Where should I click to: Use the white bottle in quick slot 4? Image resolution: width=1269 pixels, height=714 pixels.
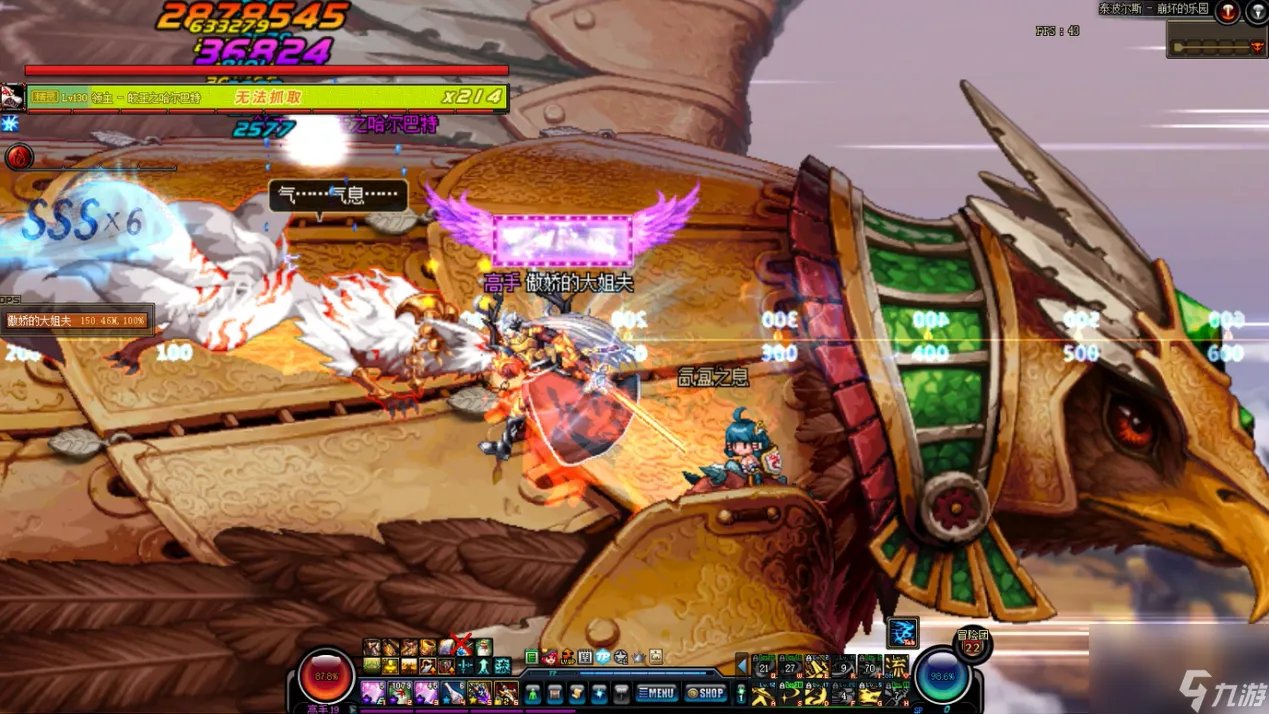(x=453, y=692)
